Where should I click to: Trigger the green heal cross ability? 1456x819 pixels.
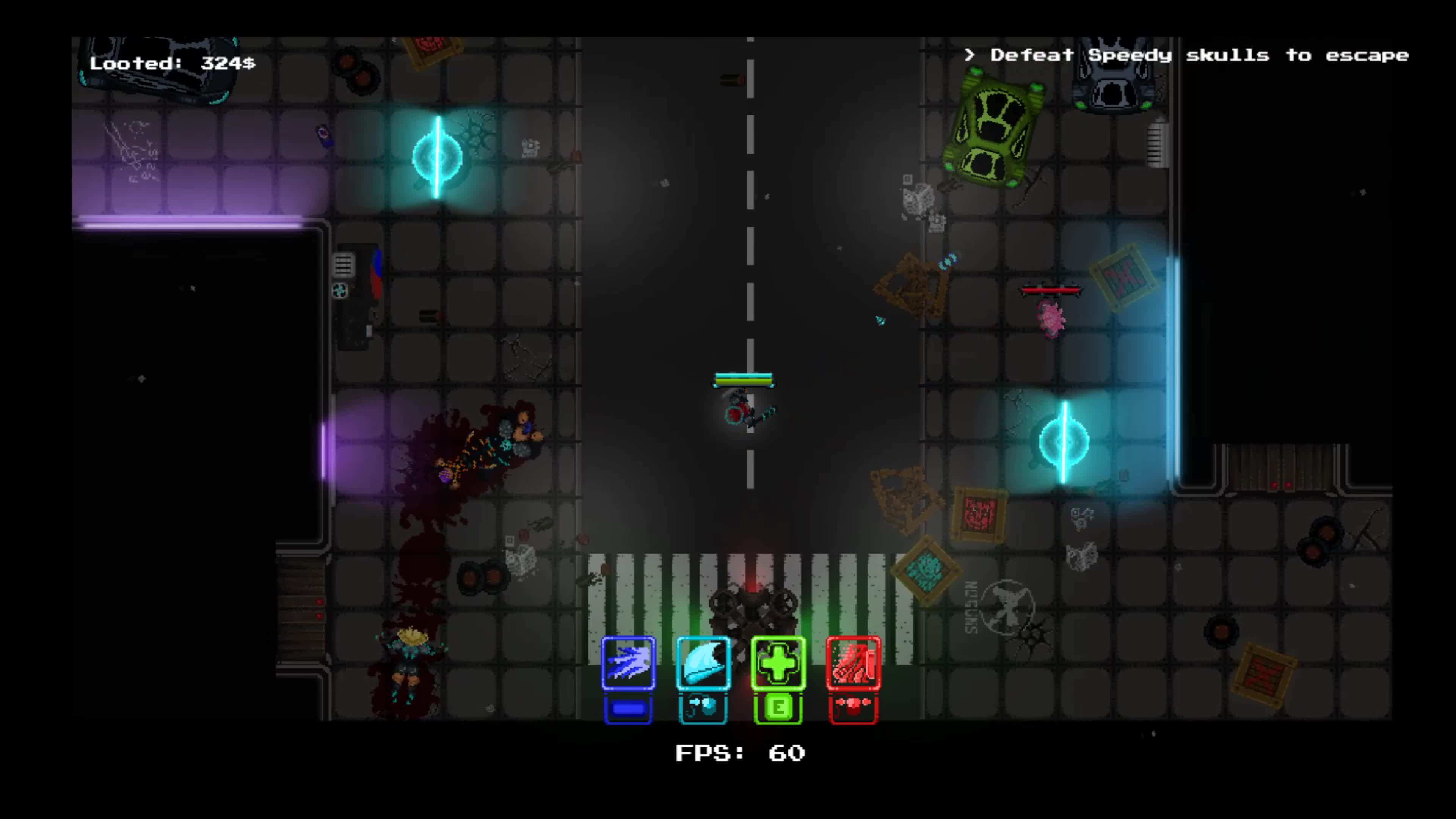tap(778, 663)
